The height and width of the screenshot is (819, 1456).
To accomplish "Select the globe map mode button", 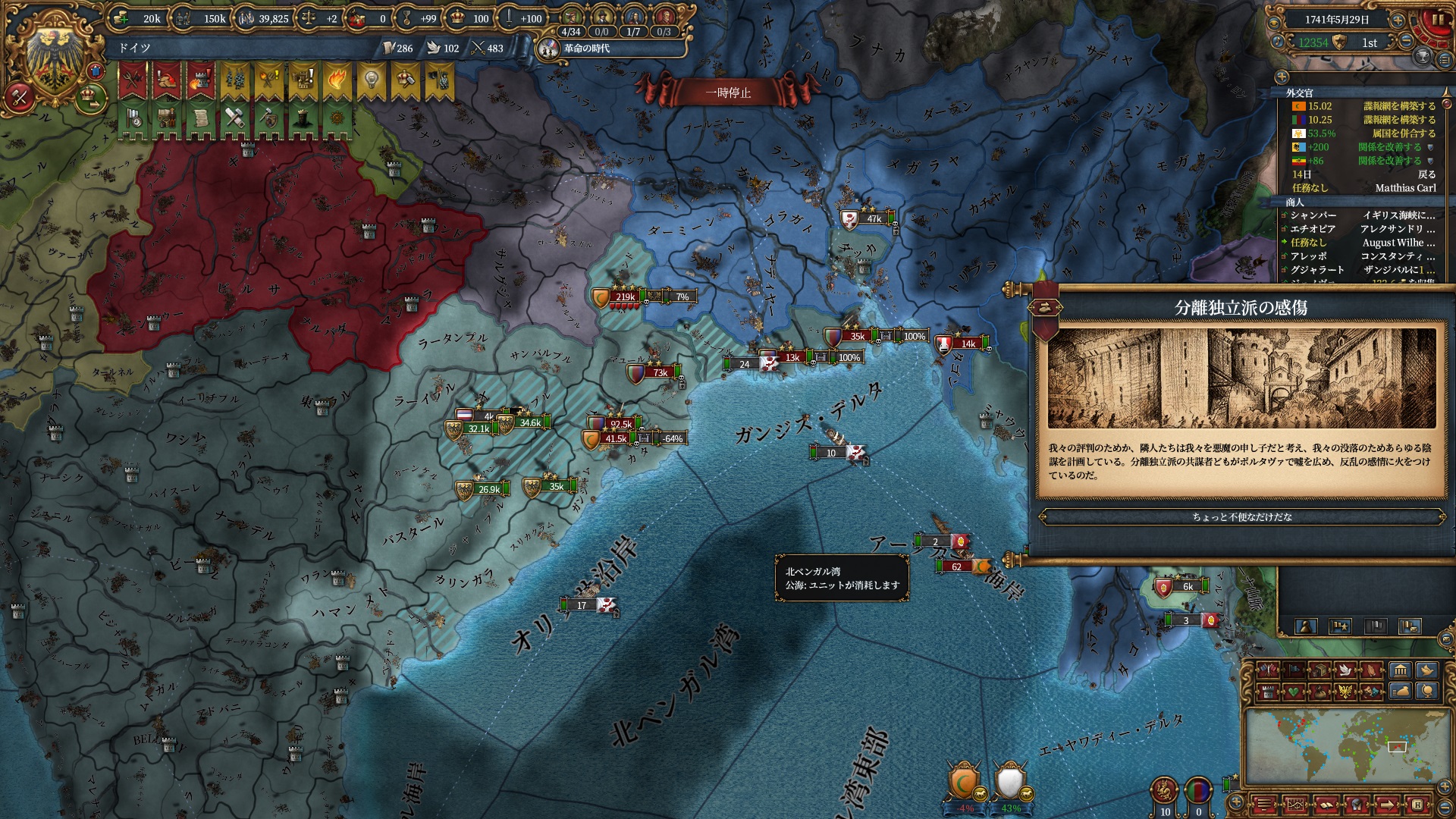I will point(1427,692).
